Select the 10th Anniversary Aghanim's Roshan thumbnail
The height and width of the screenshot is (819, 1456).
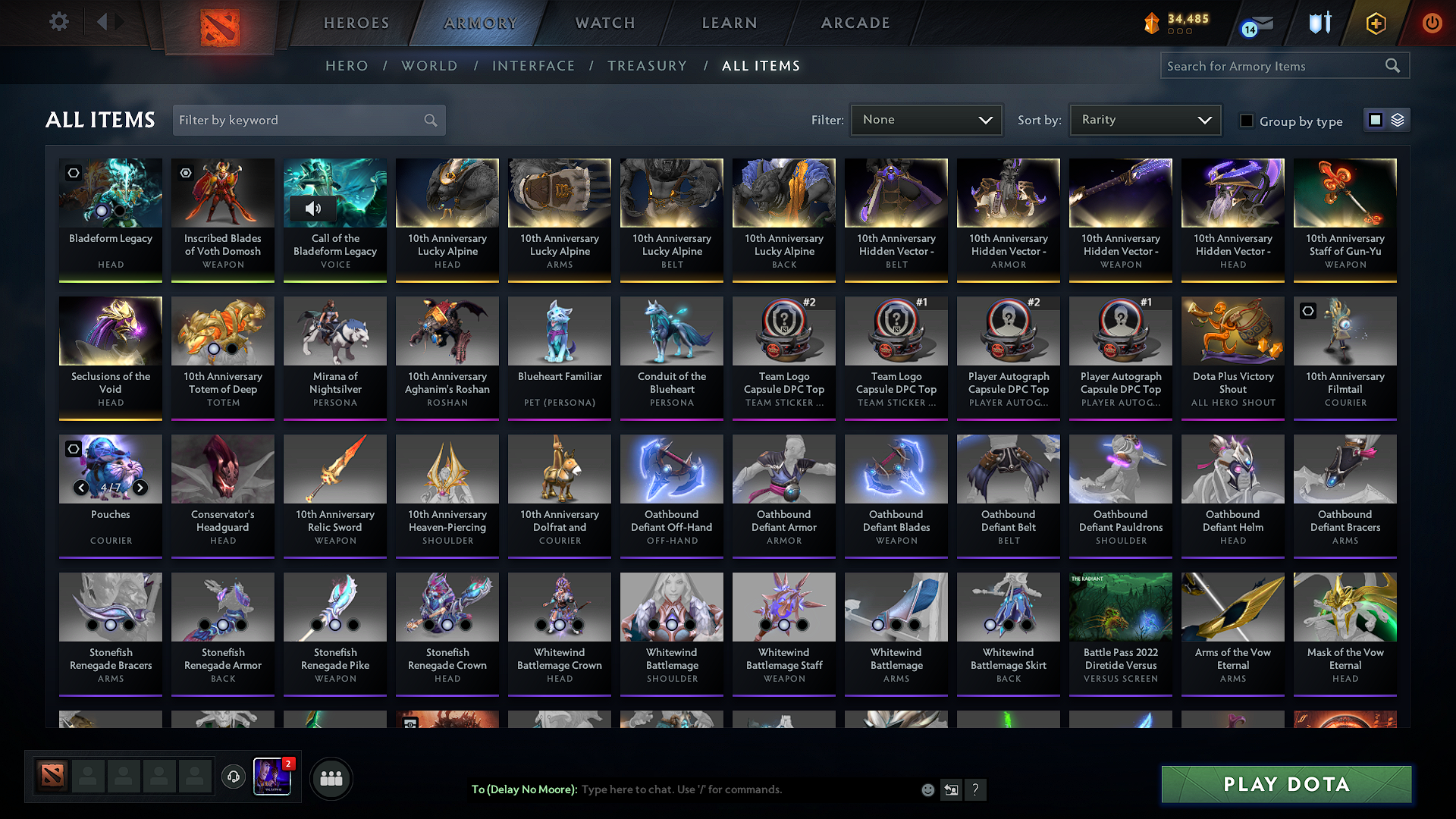point(447,331)
